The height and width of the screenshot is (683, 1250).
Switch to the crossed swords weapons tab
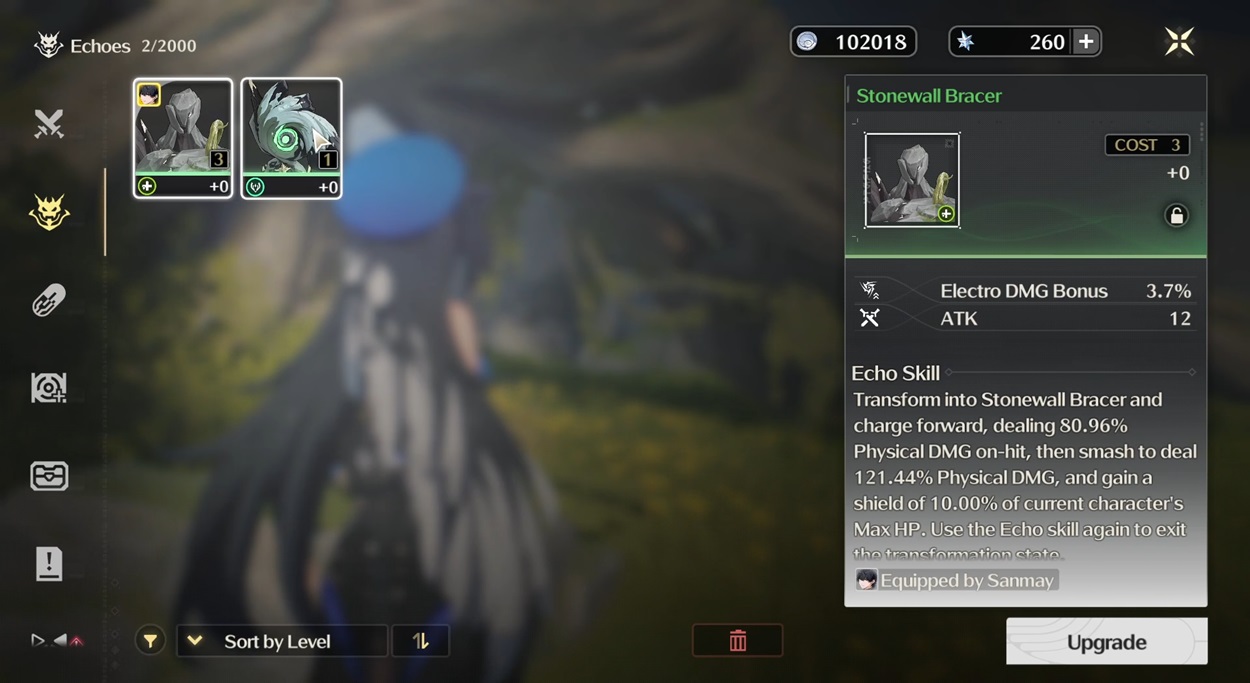[49, 124]
